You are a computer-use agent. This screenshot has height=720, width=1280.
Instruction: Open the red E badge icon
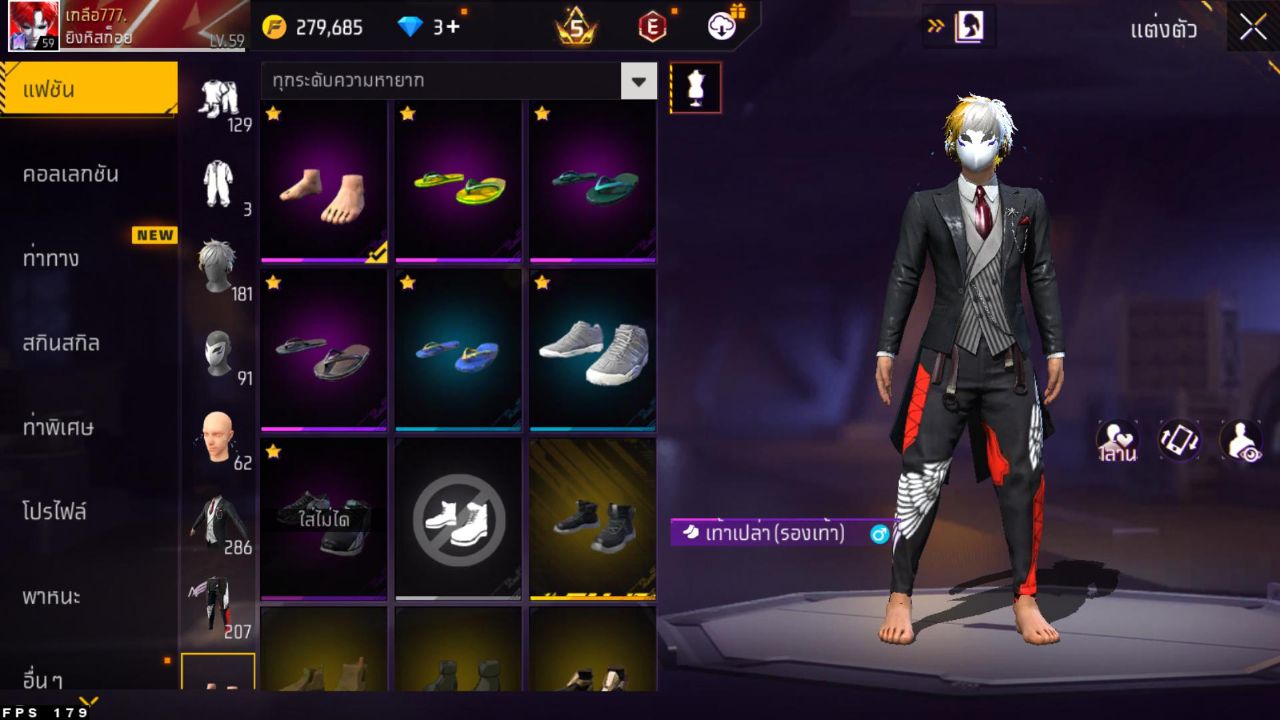point(655,26)
